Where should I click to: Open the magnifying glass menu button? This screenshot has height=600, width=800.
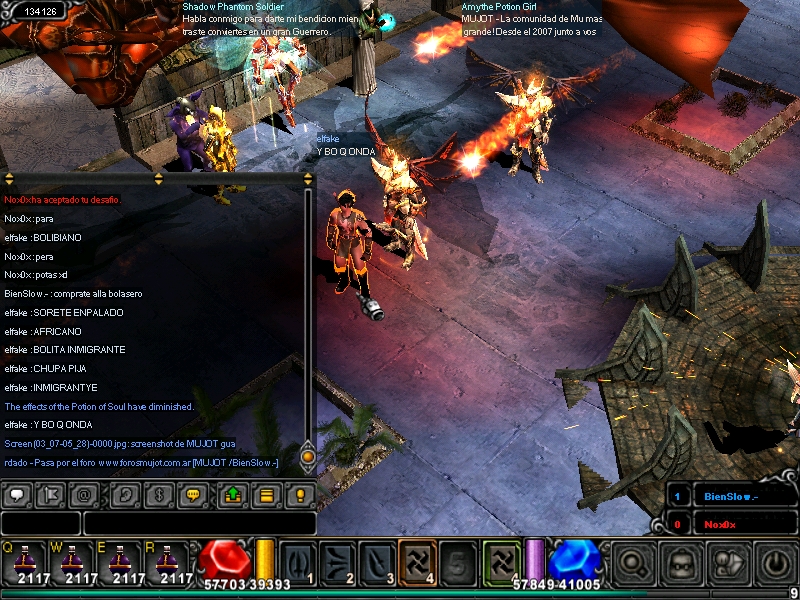tap(633, 563)
